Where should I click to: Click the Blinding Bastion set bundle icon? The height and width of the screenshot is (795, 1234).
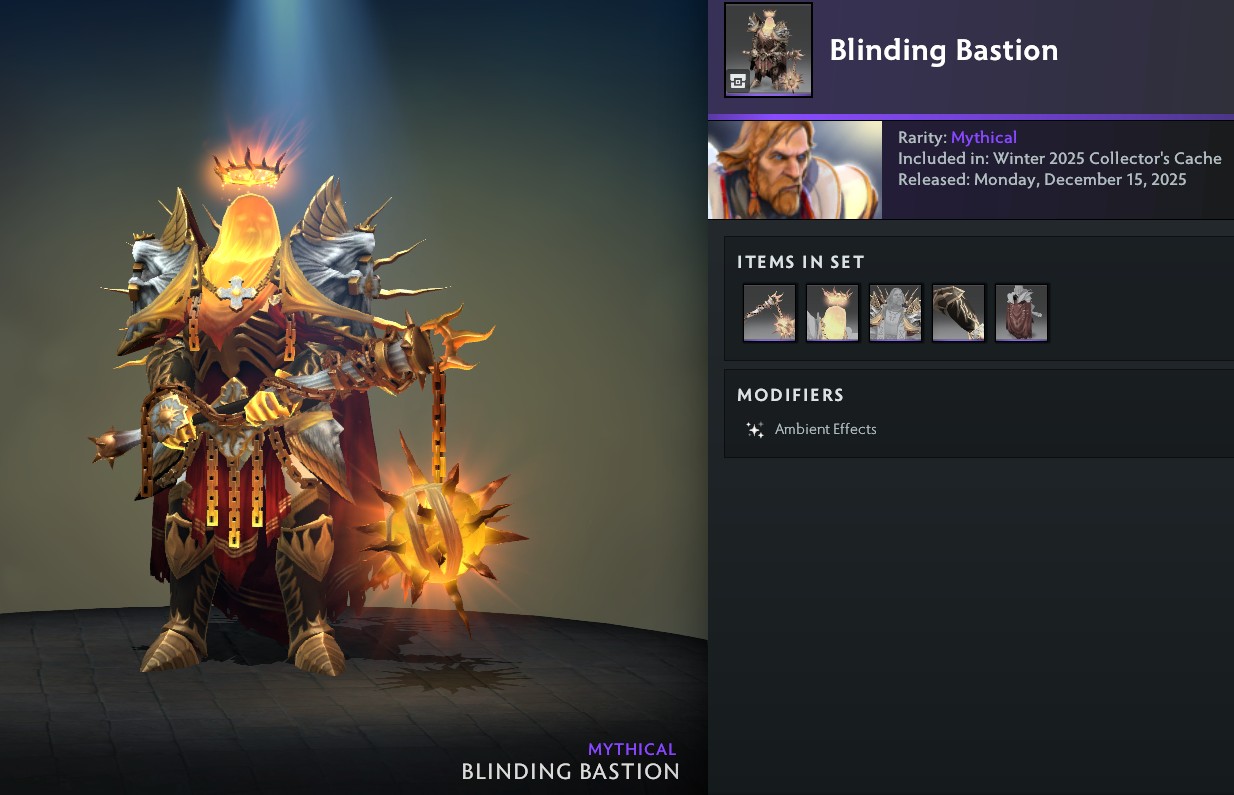click(x=768, y=50)
